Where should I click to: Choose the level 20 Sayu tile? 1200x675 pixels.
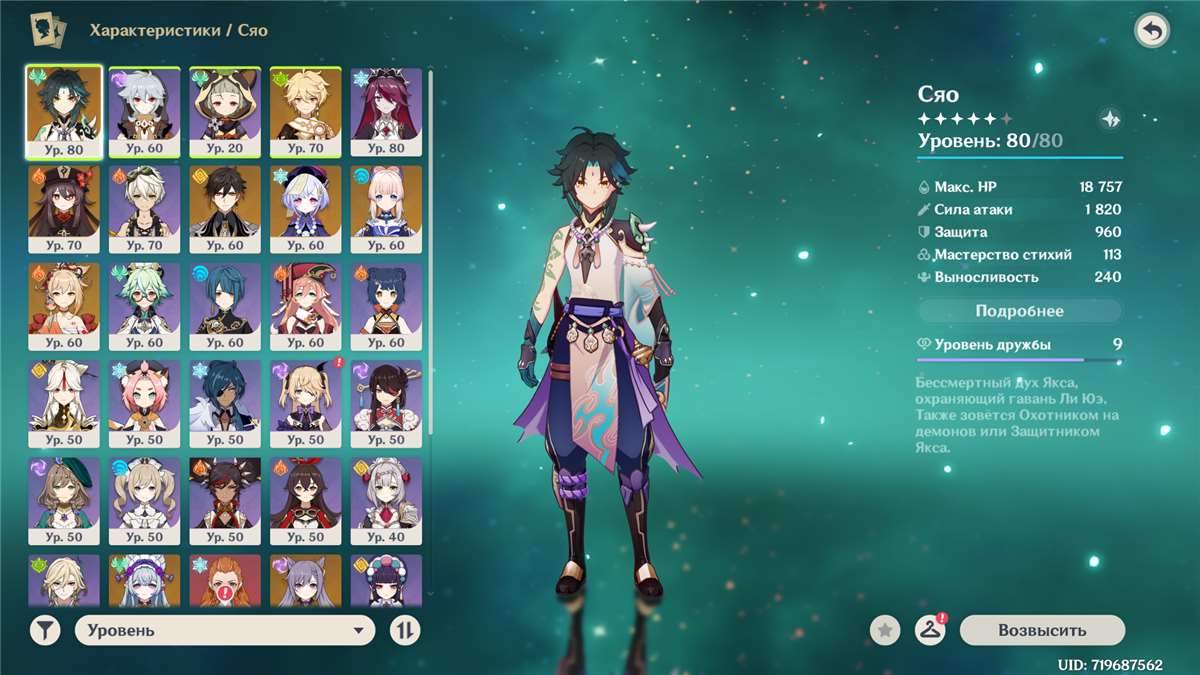click(x=225, y=112)
